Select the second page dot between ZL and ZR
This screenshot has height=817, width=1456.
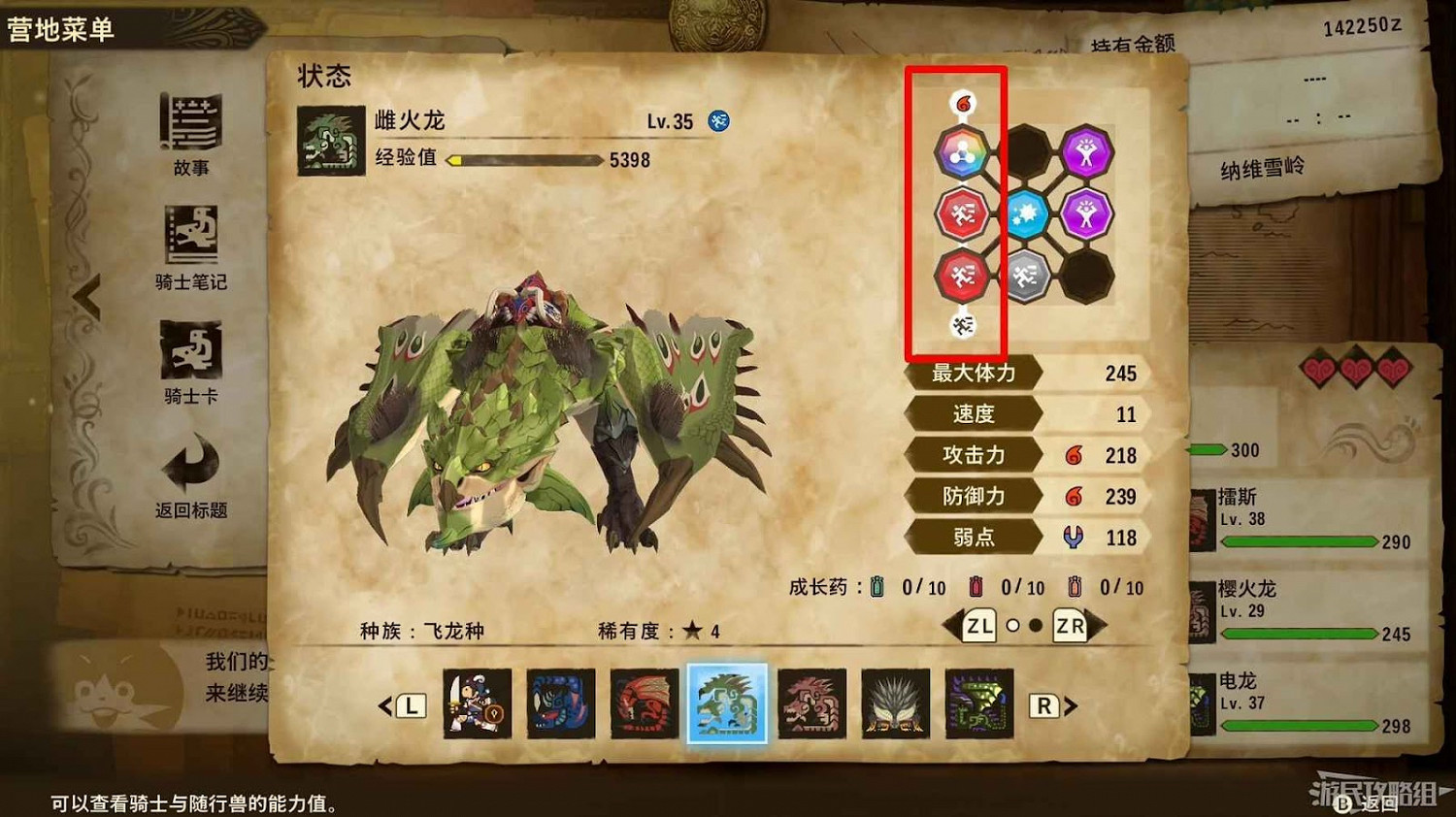click(1035, 626)
